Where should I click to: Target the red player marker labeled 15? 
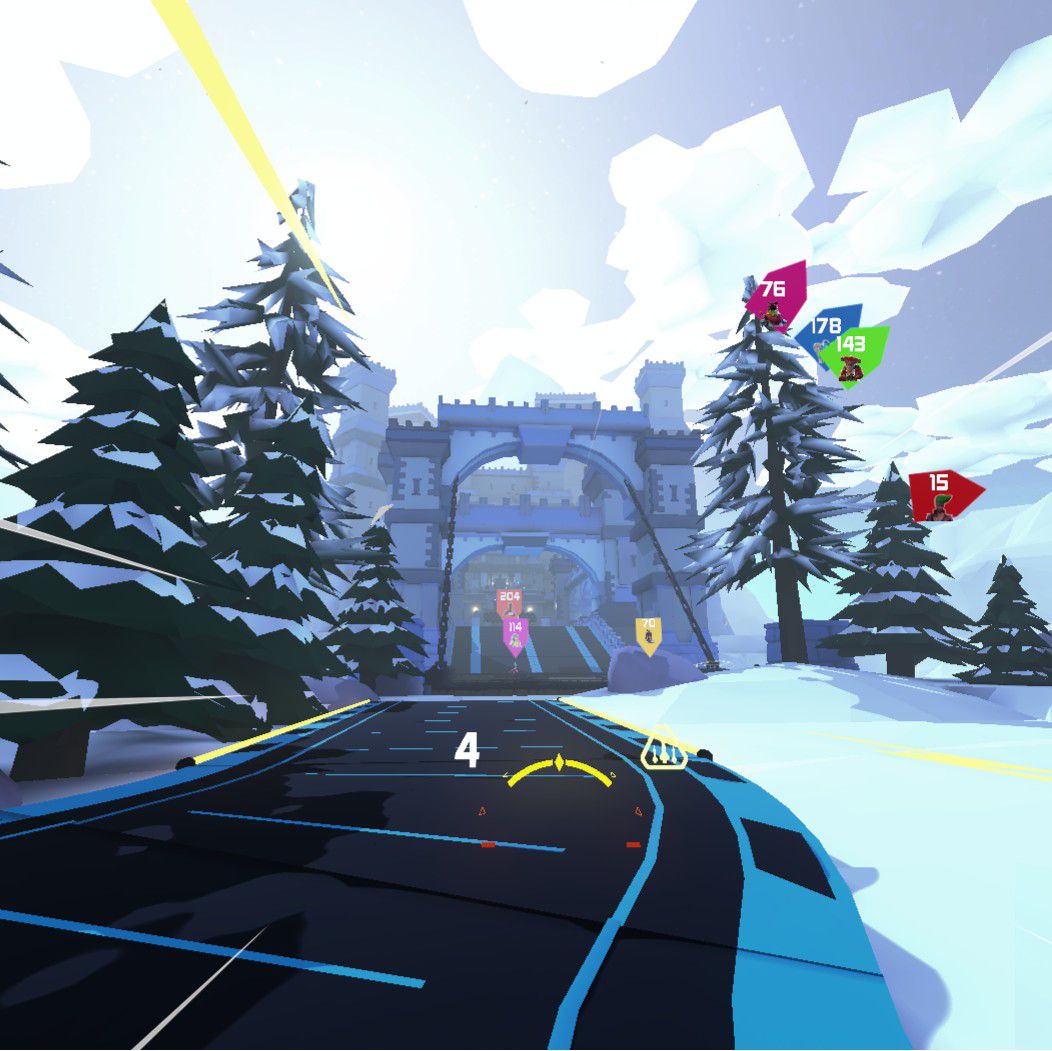942,495
